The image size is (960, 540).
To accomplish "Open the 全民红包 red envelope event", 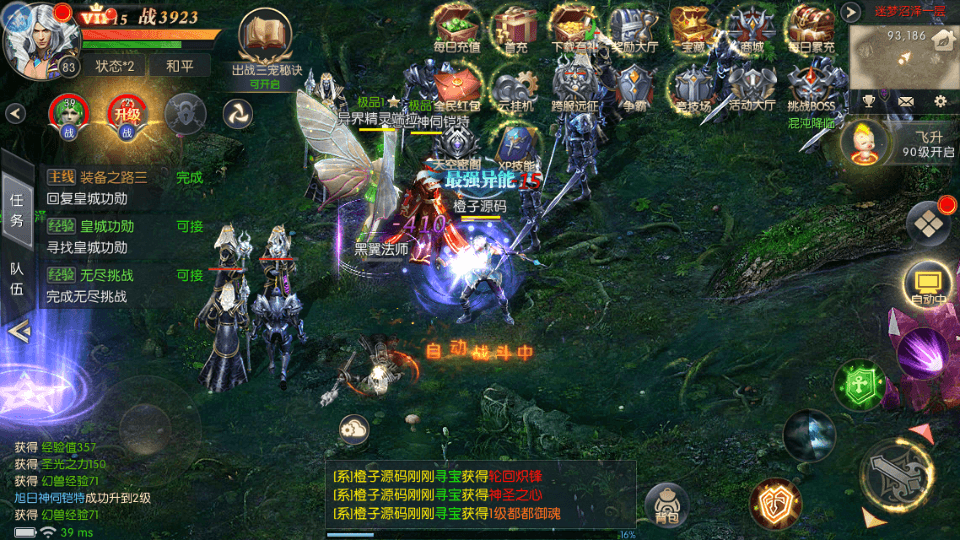I will pyautogui.click(x=457, y=86).
